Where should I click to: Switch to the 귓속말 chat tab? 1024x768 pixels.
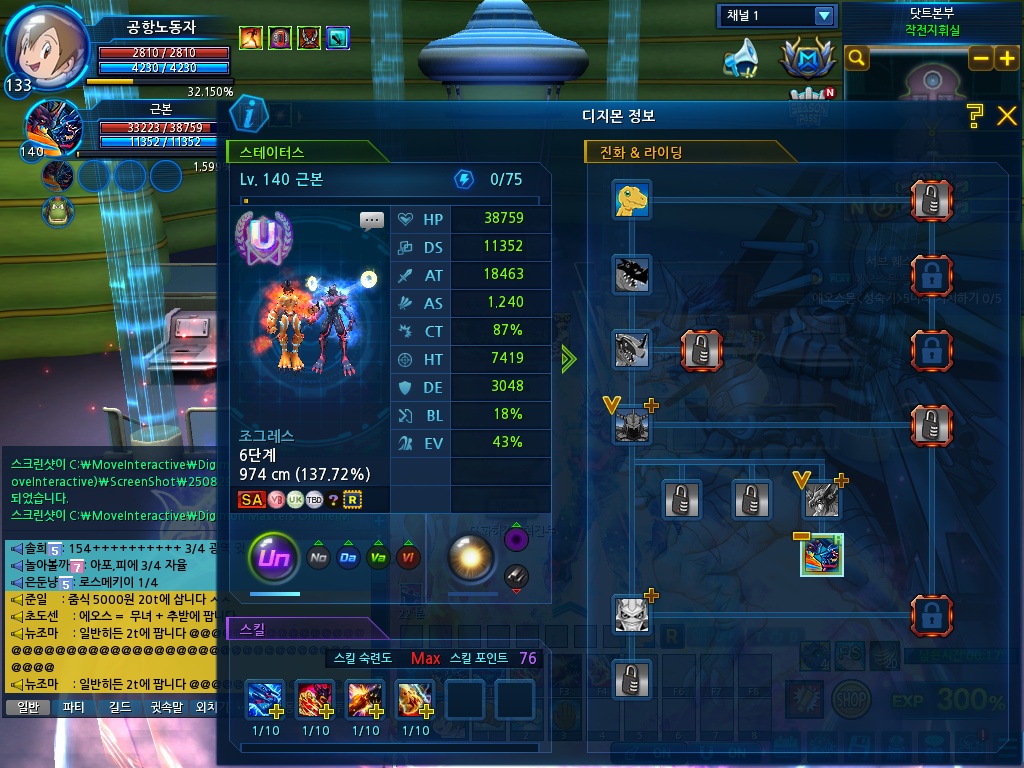(166, 707)
